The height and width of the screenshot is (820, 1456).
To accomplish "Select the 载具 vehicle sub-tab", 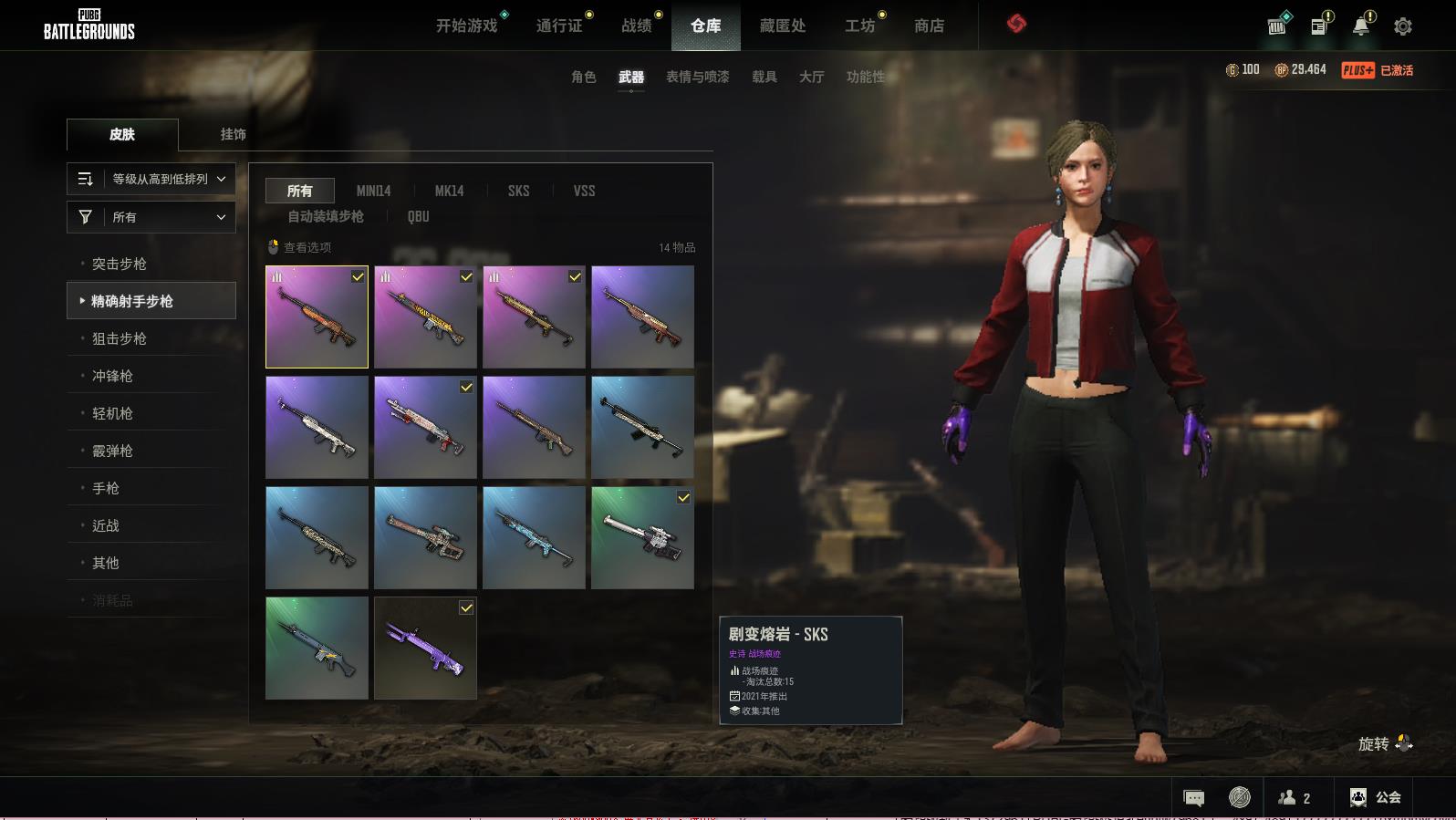I will 764,77.
